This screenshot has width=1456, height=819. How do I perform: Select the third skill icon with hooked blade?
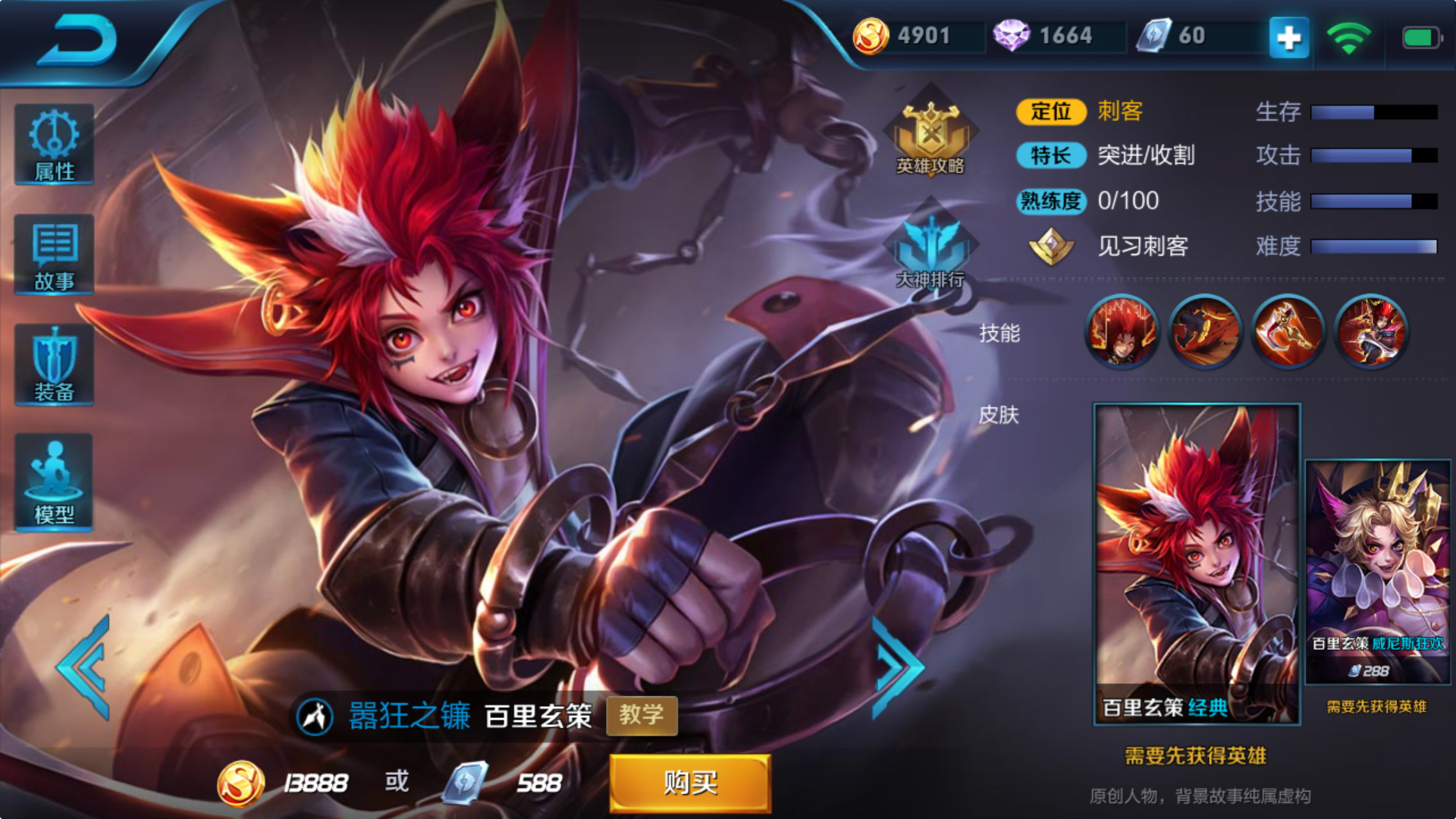pyautogui.click(x=1288, y=331)
